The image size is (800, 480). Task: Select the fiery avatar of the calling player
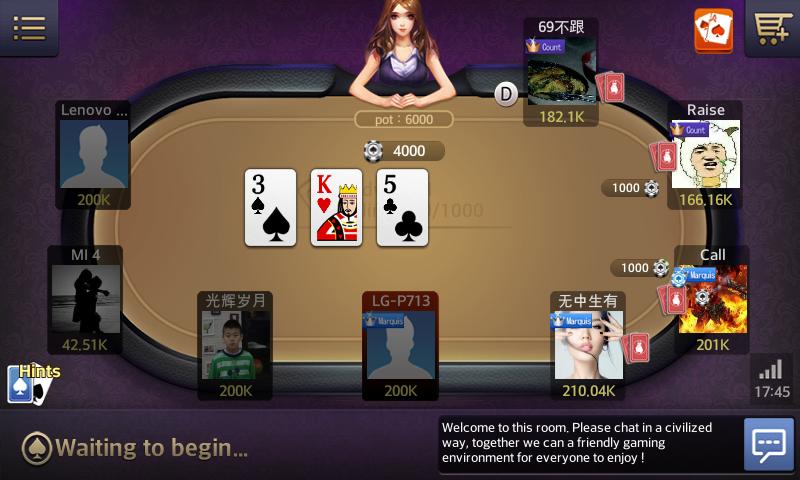tap(712, 299)
